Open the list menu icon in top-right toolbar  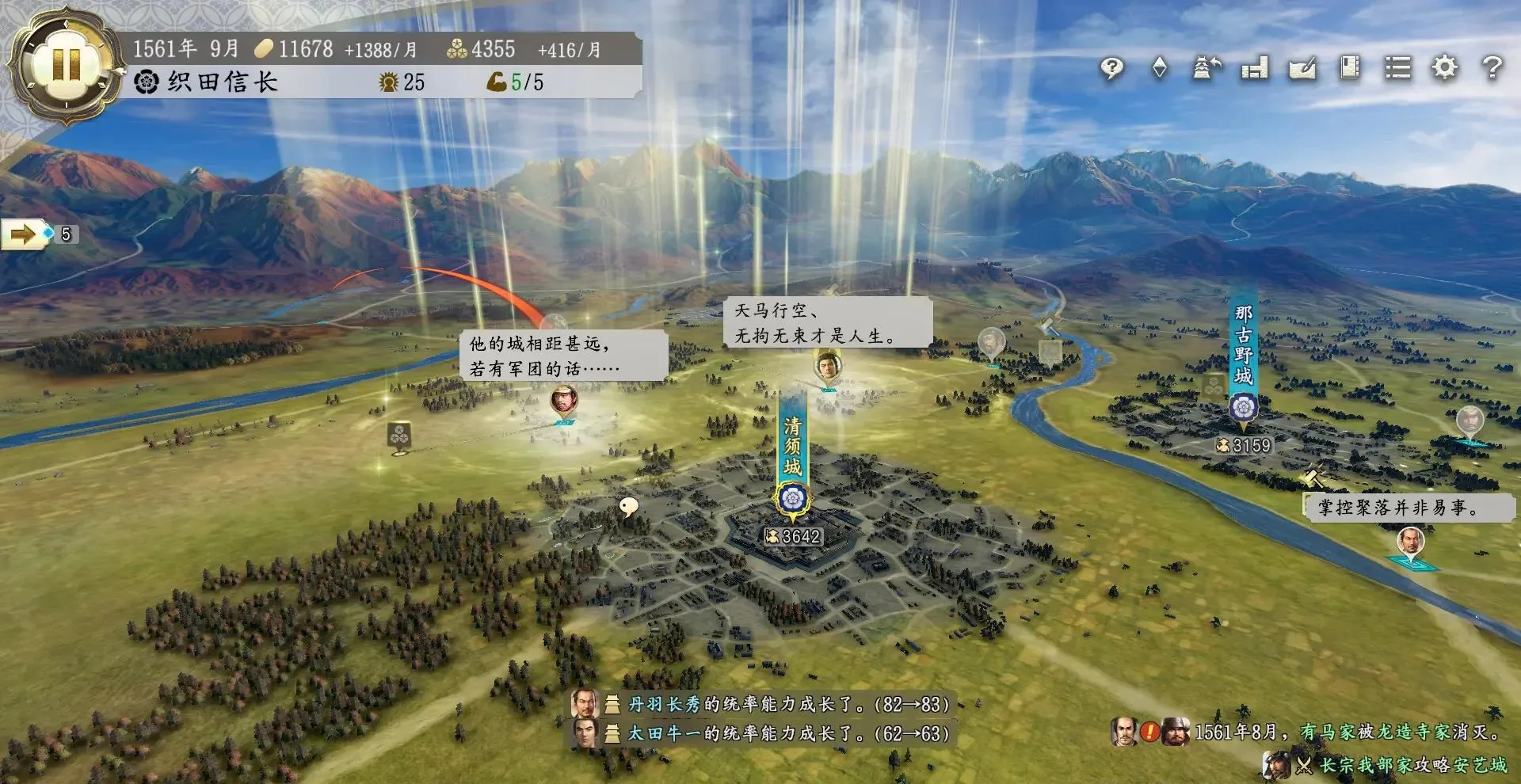1398,69
